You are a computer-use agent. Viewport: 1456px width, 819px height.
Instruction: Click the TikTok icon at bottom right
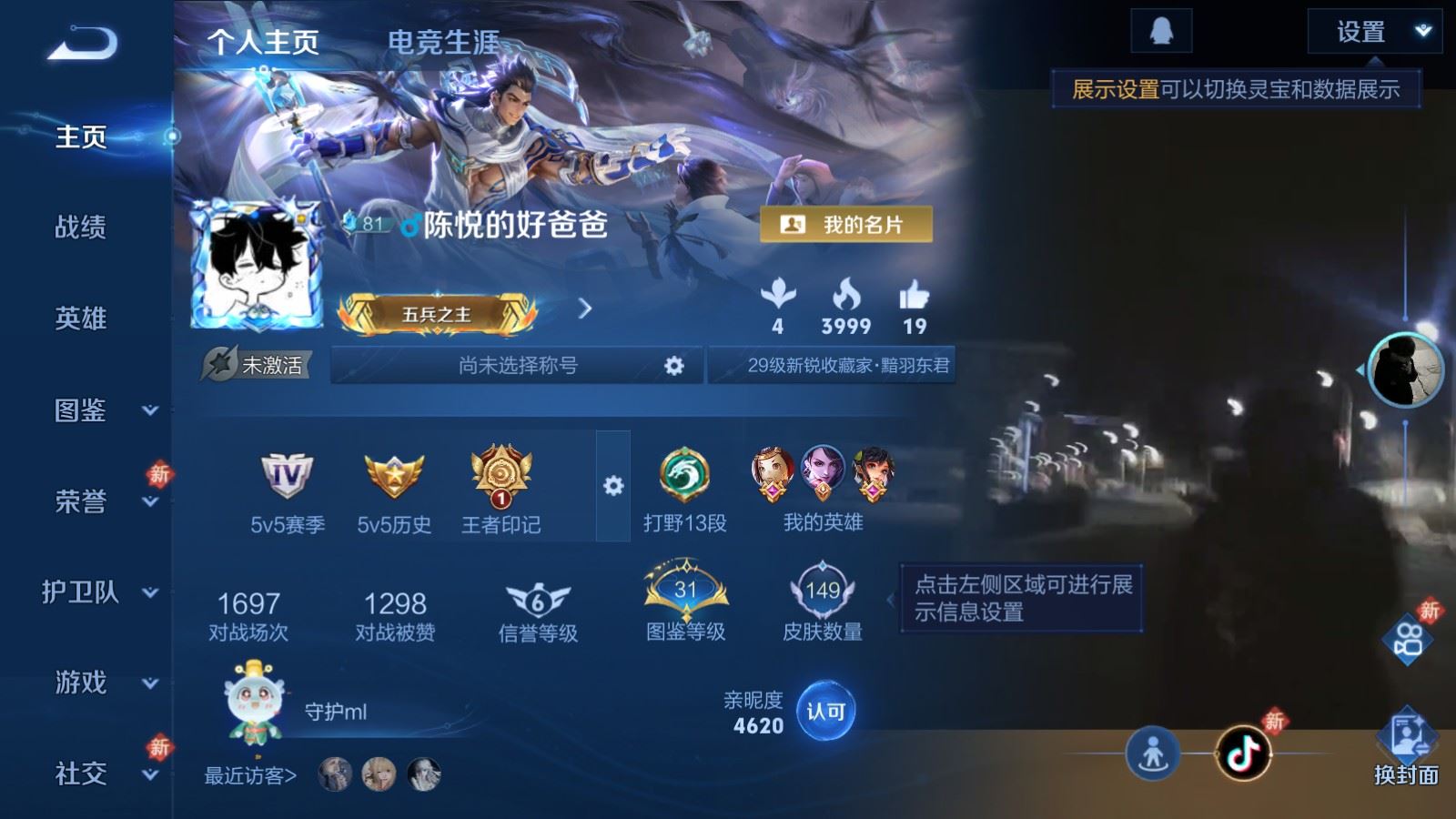tap(1243, 754)
